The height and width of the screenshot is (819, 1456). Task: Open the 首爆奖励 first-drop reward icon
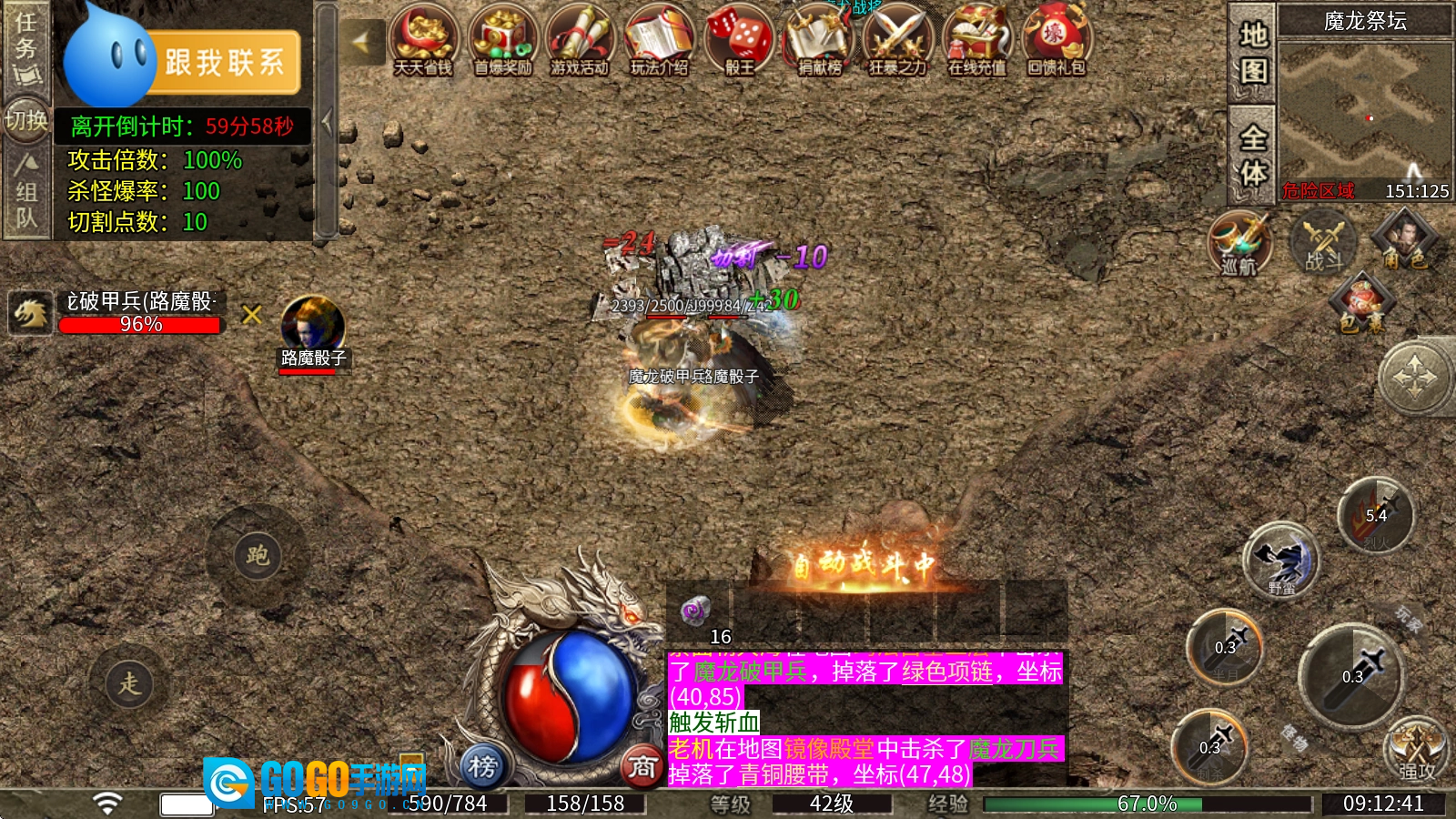click(502, 41)
